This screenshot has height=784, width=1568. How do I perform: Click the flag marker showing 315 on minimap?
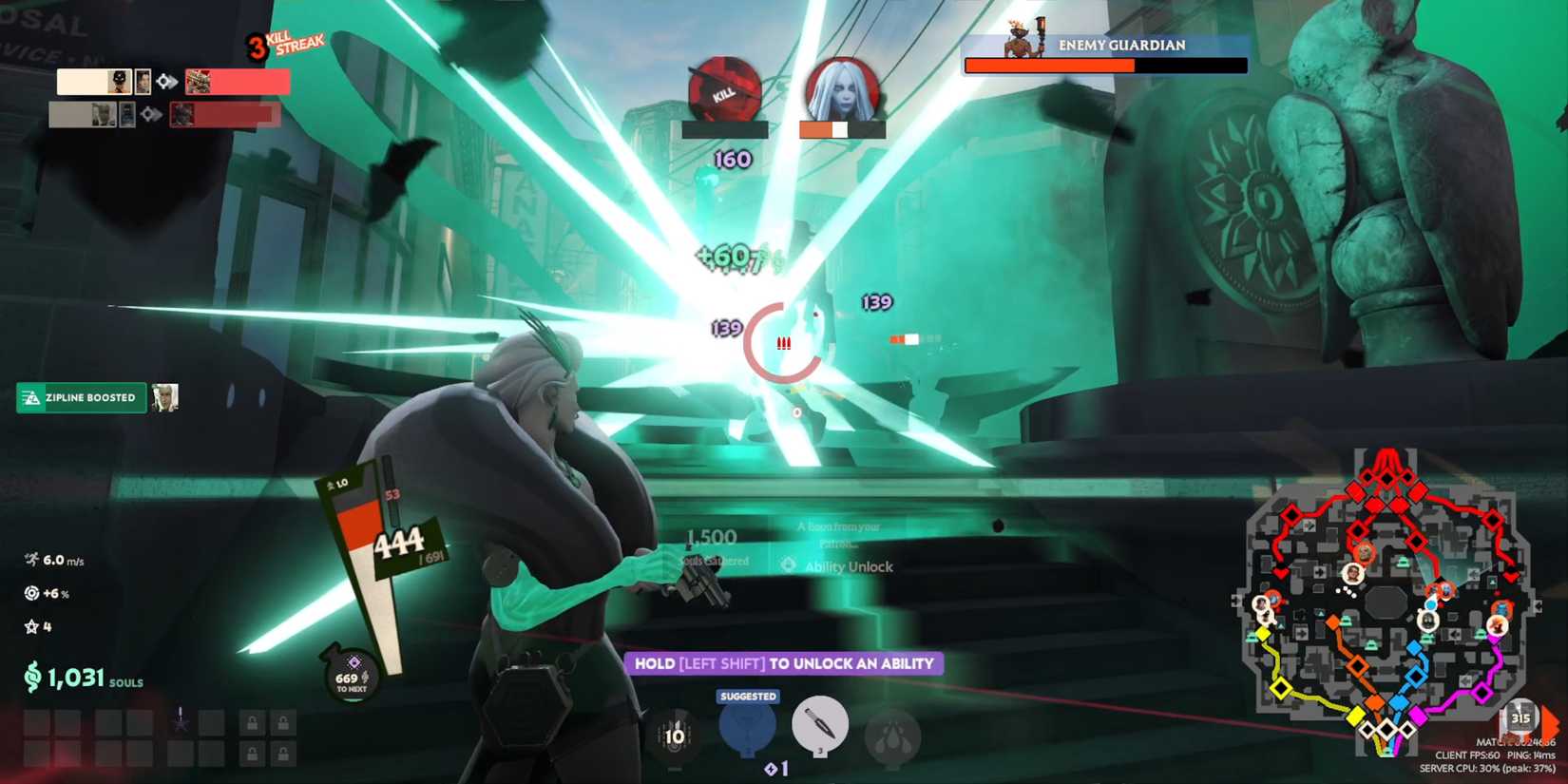[1520, 717]
